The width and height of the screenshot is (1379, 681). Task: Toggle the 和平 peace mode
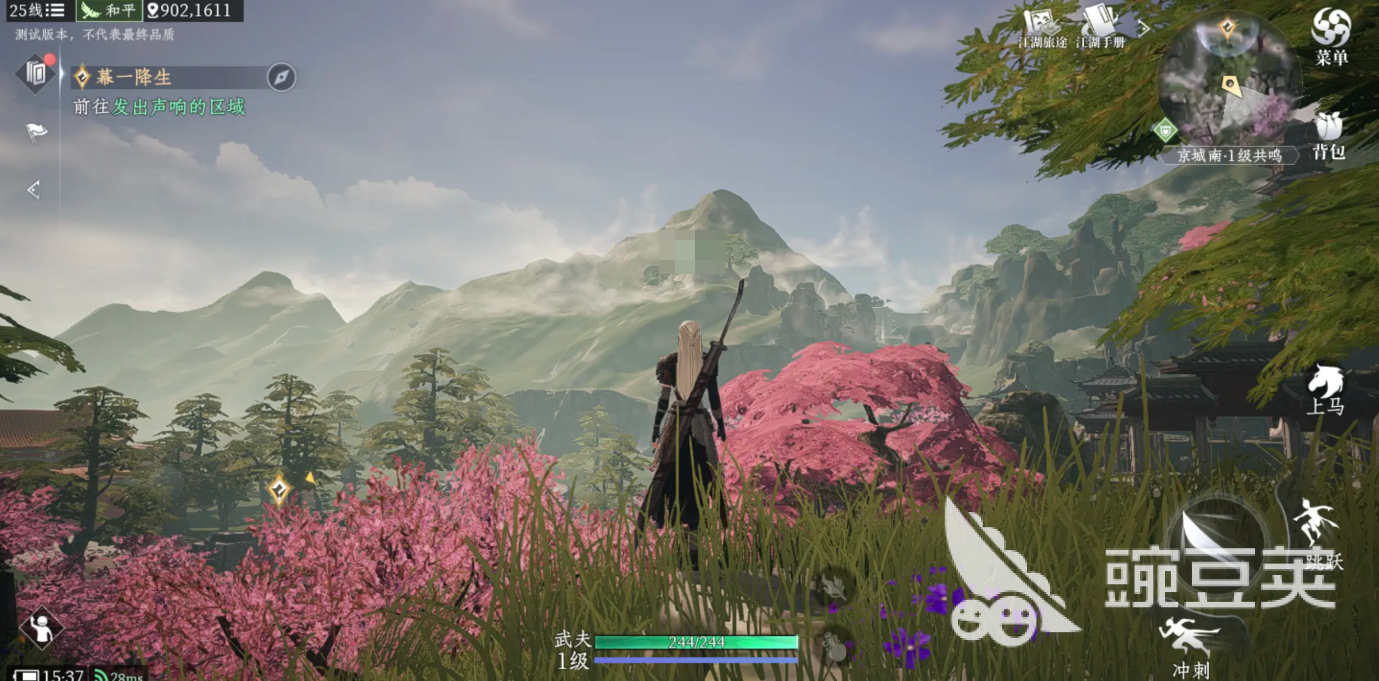pyautogui.click(x=109, y=11)
